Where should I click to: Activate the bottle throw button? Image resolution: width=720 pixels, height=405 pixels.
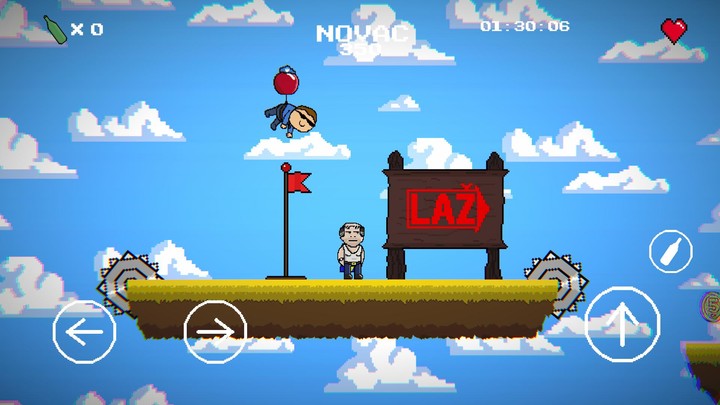670,251
